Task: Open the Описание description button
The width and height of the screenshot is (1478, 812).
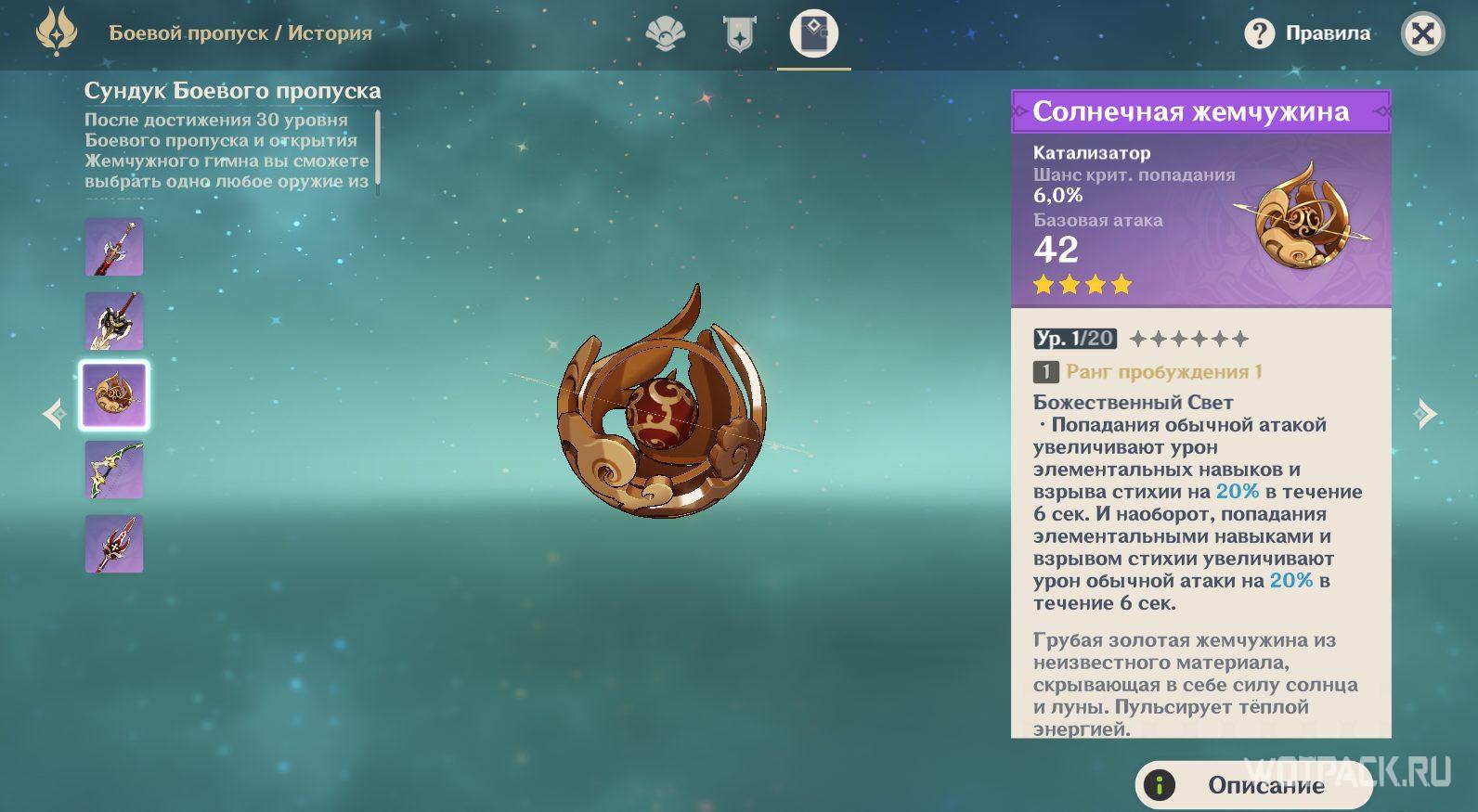Action: (1253, 785)
